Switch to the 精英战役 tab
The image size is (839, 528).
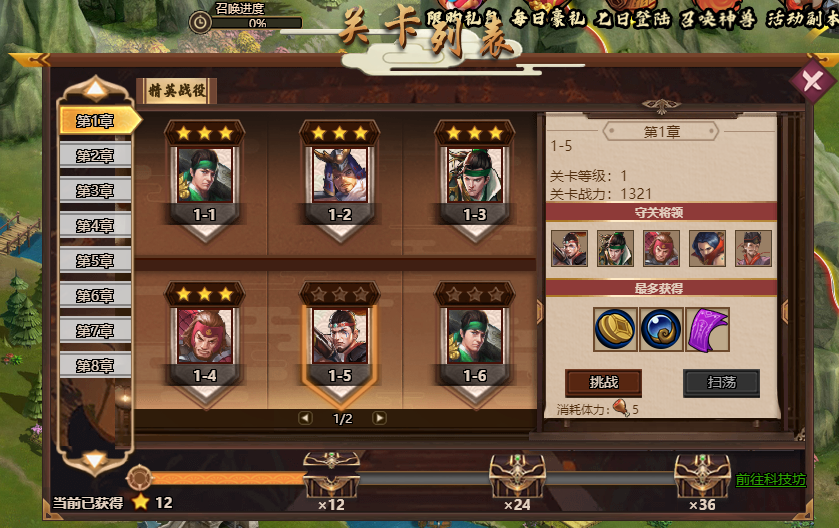pyautogui.click(x=176, y=89)
